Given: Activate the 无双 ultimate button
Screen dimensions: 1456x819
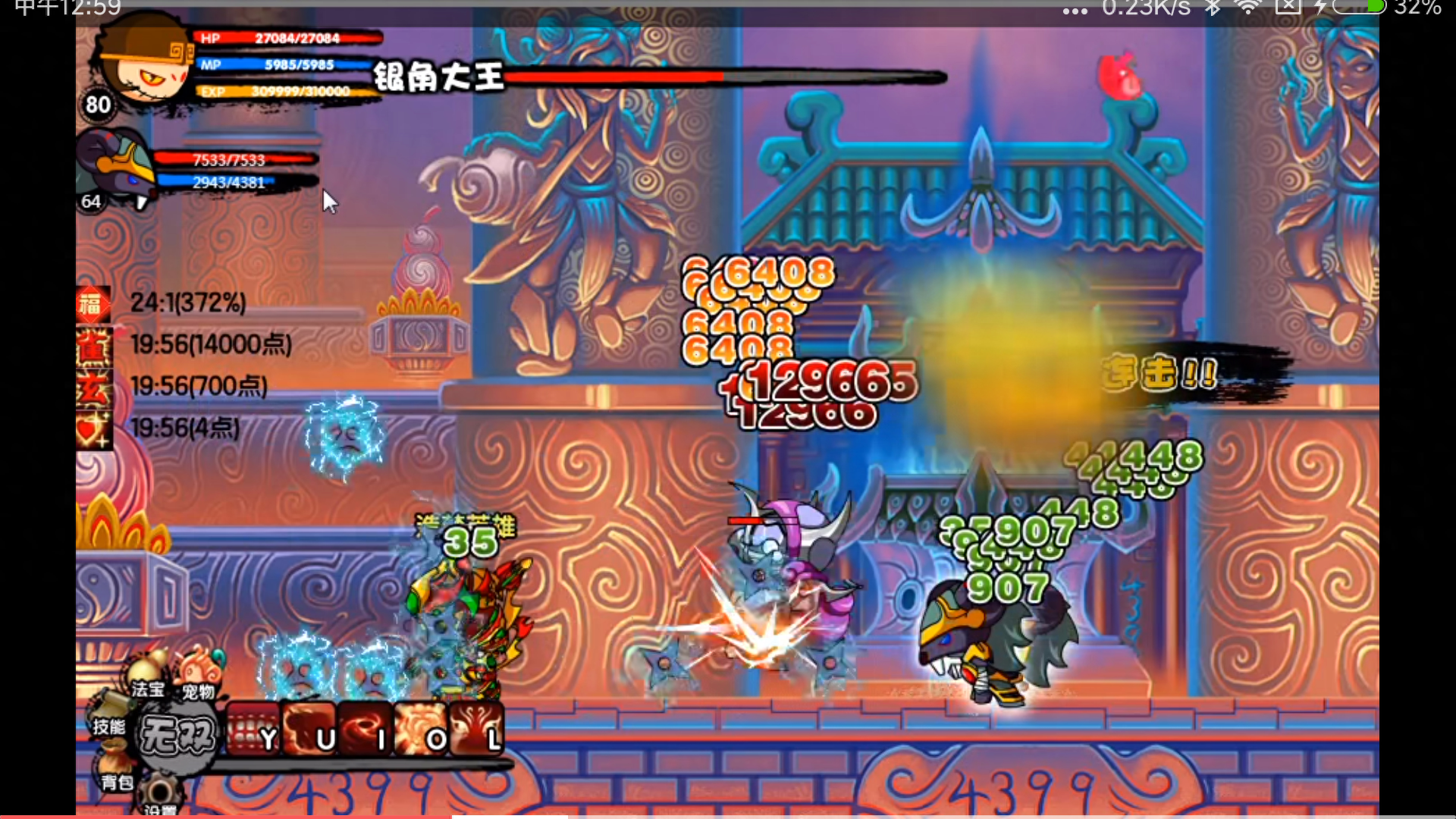Looking at the screenshot, I should (177, 734).
